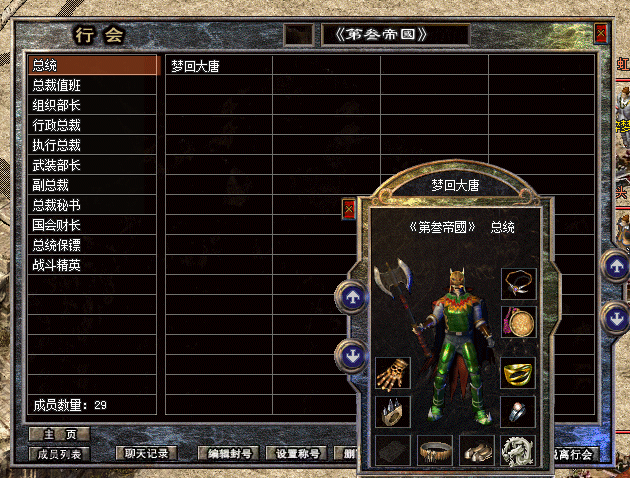The image size is (630, 478).
Task: Open the 聊天记录 chat log
Action: [x=147, y=454]
